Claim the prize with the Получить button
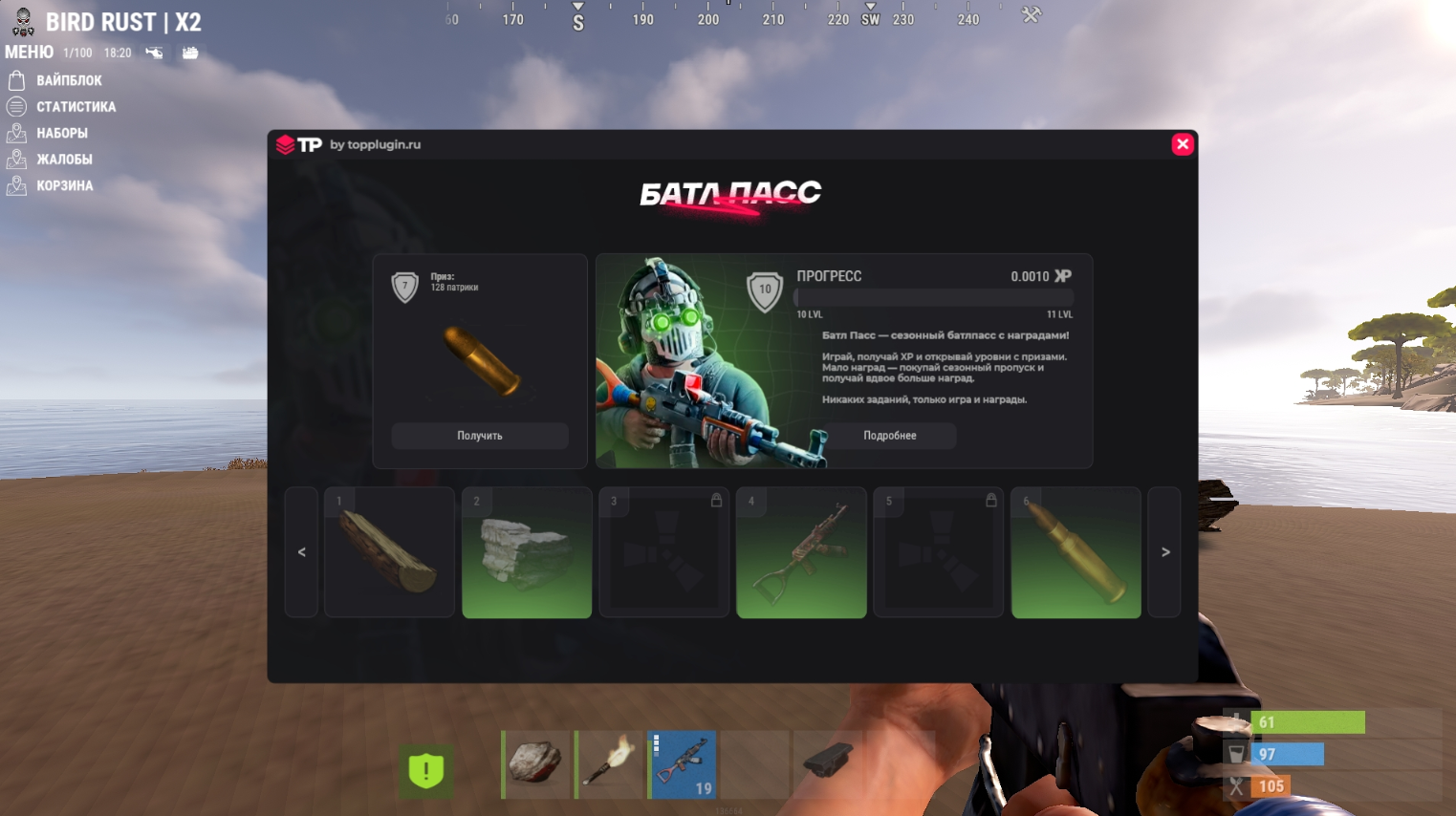The width and height of the screenshot is (1456, 816). coord(480,436)
